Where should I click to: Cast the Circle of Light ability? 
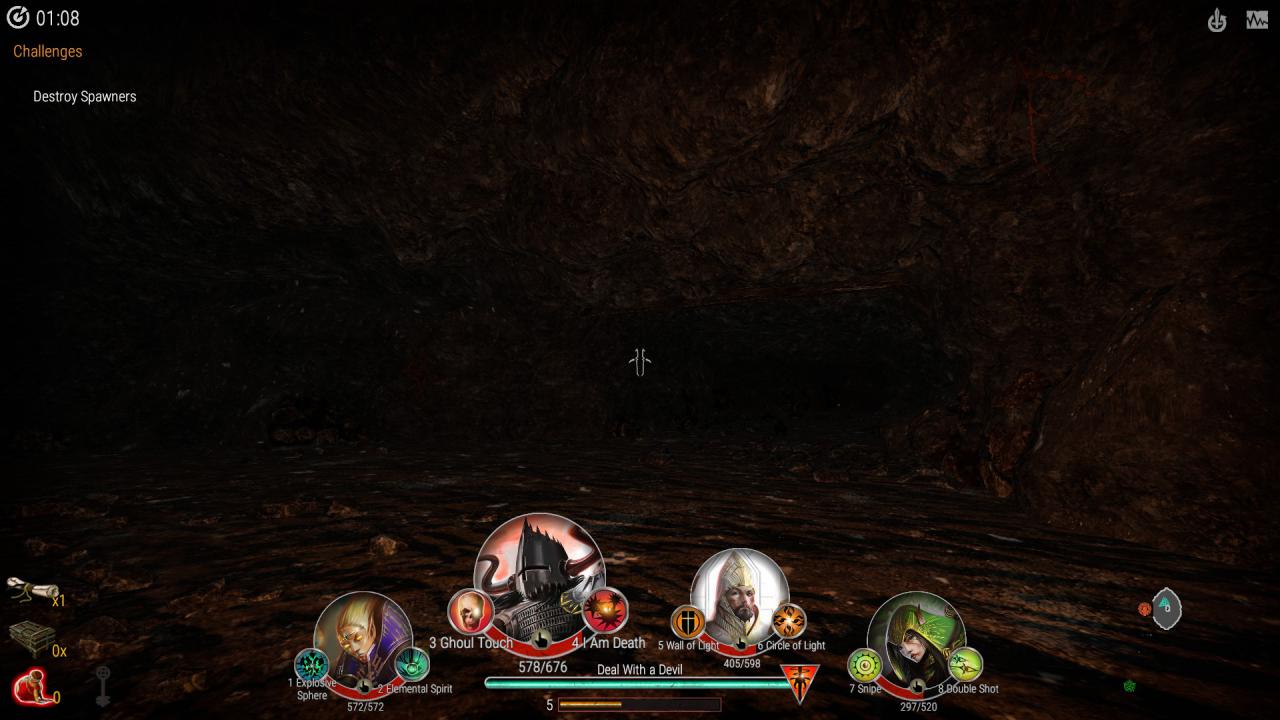coord(789,622)
